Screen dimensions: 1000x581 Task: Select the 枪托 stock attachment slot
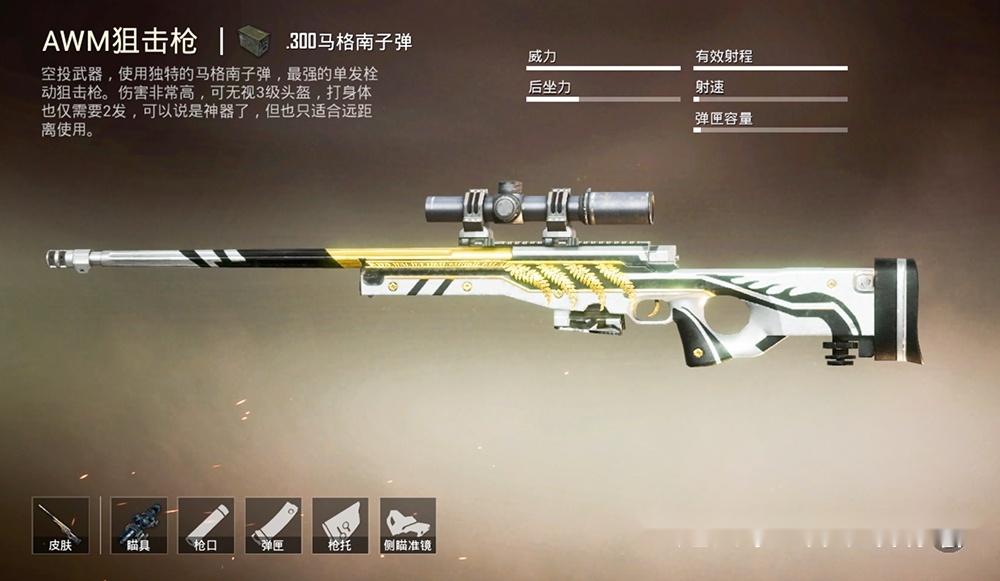click(340, 525)
